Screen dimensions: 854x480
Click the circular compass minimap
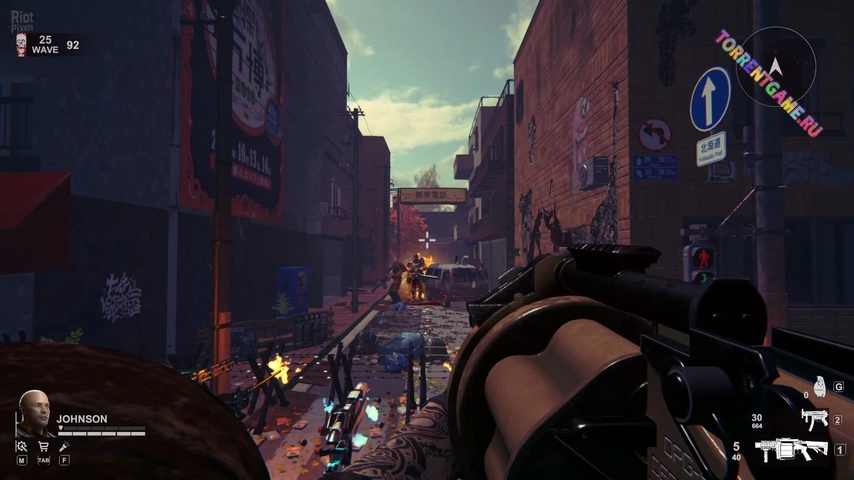tap(776, 66)
